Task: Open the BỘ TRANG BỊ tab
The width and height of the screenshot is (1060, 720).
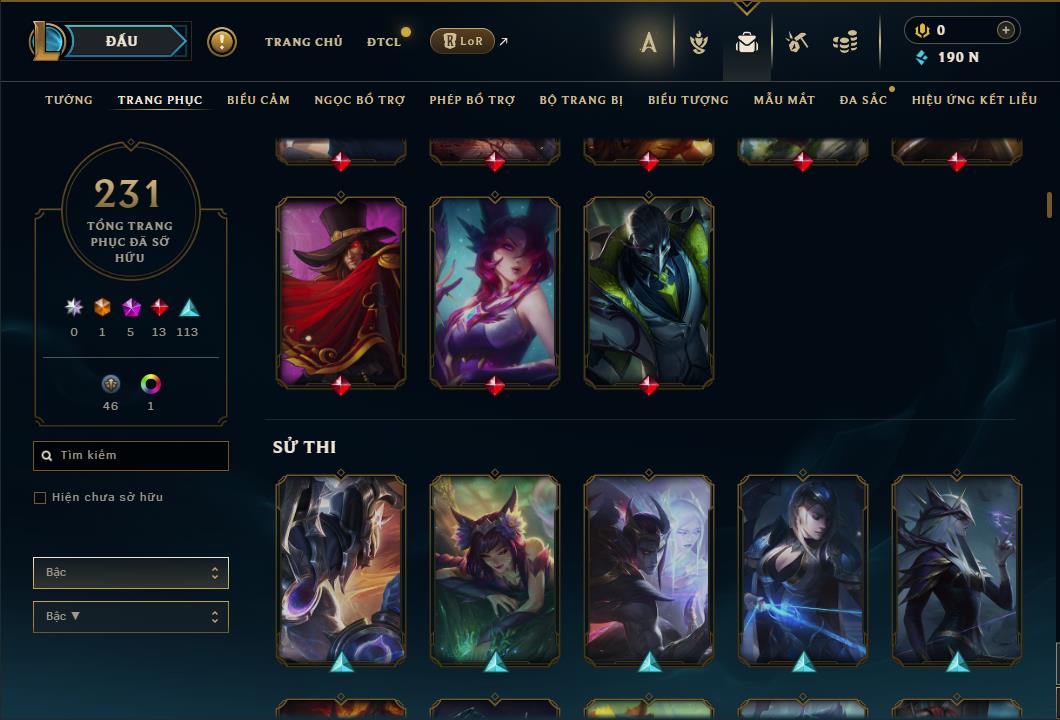Action: point(581,100)
